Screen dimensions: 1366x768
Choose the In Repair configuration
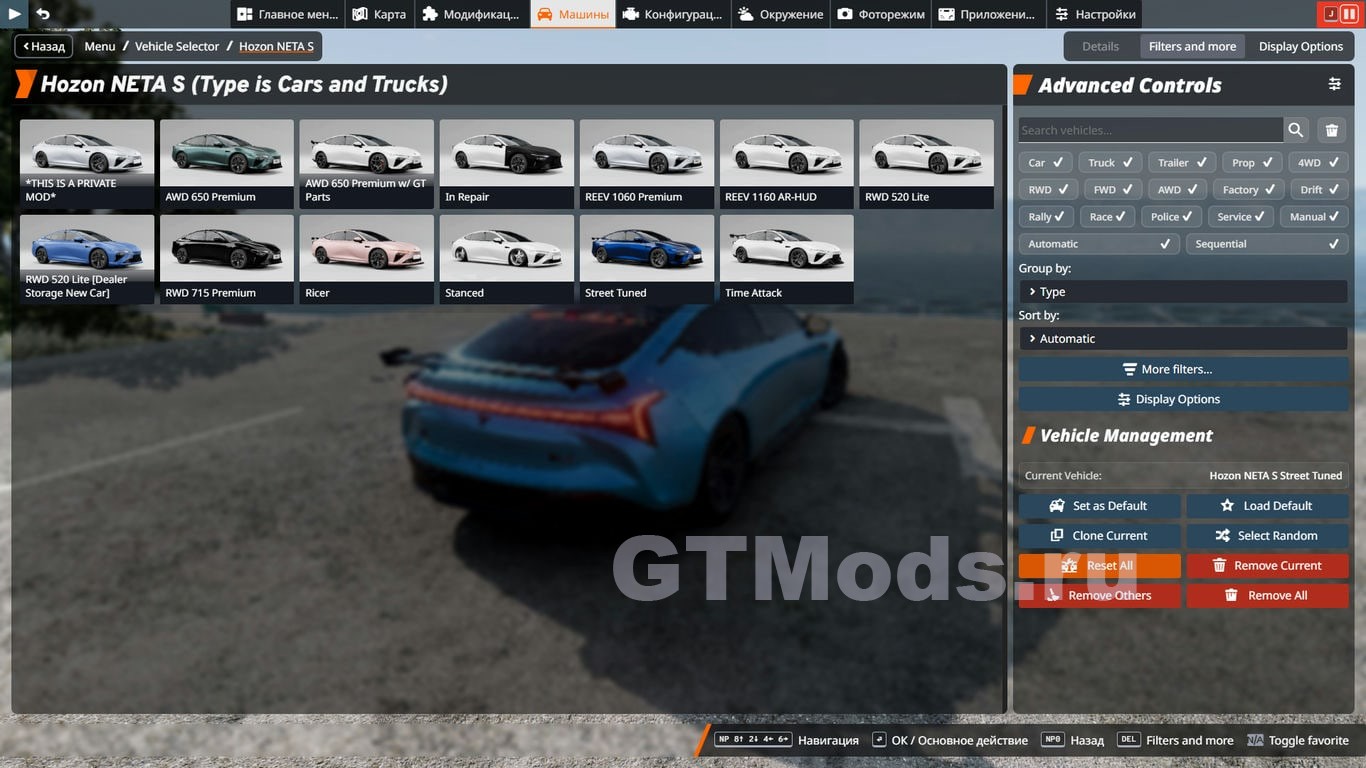(507, 163)
